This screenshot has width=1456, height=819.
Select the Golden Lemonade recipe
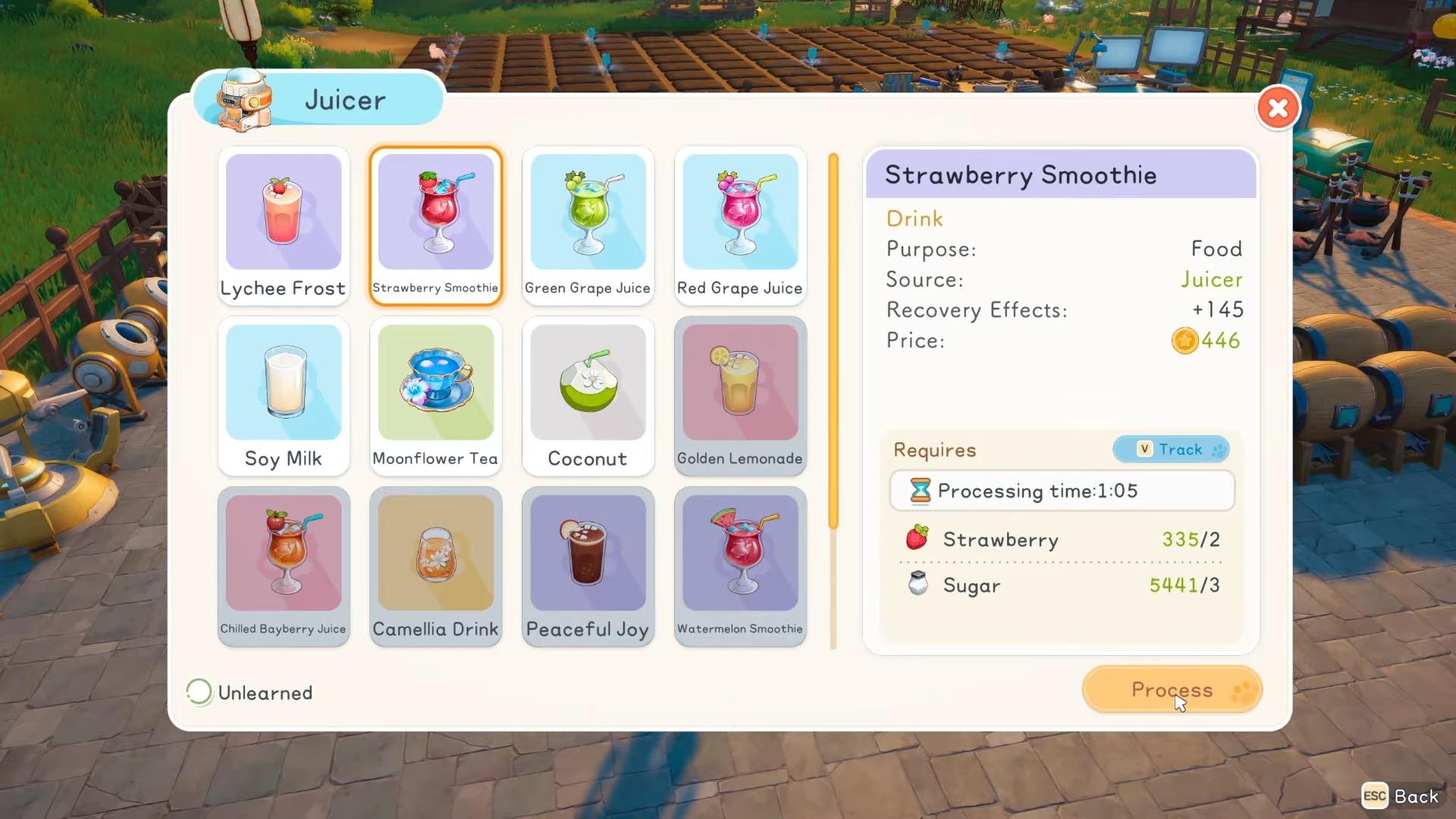point(740,396)
